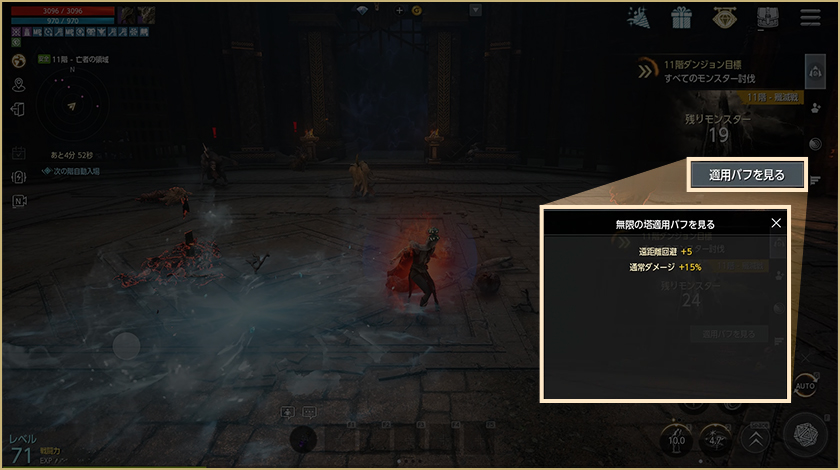The width and height of the screenshot is (840, 470).
Task: Open the party popper event icon
Action: pyautogui.click(x=639, y=18)
